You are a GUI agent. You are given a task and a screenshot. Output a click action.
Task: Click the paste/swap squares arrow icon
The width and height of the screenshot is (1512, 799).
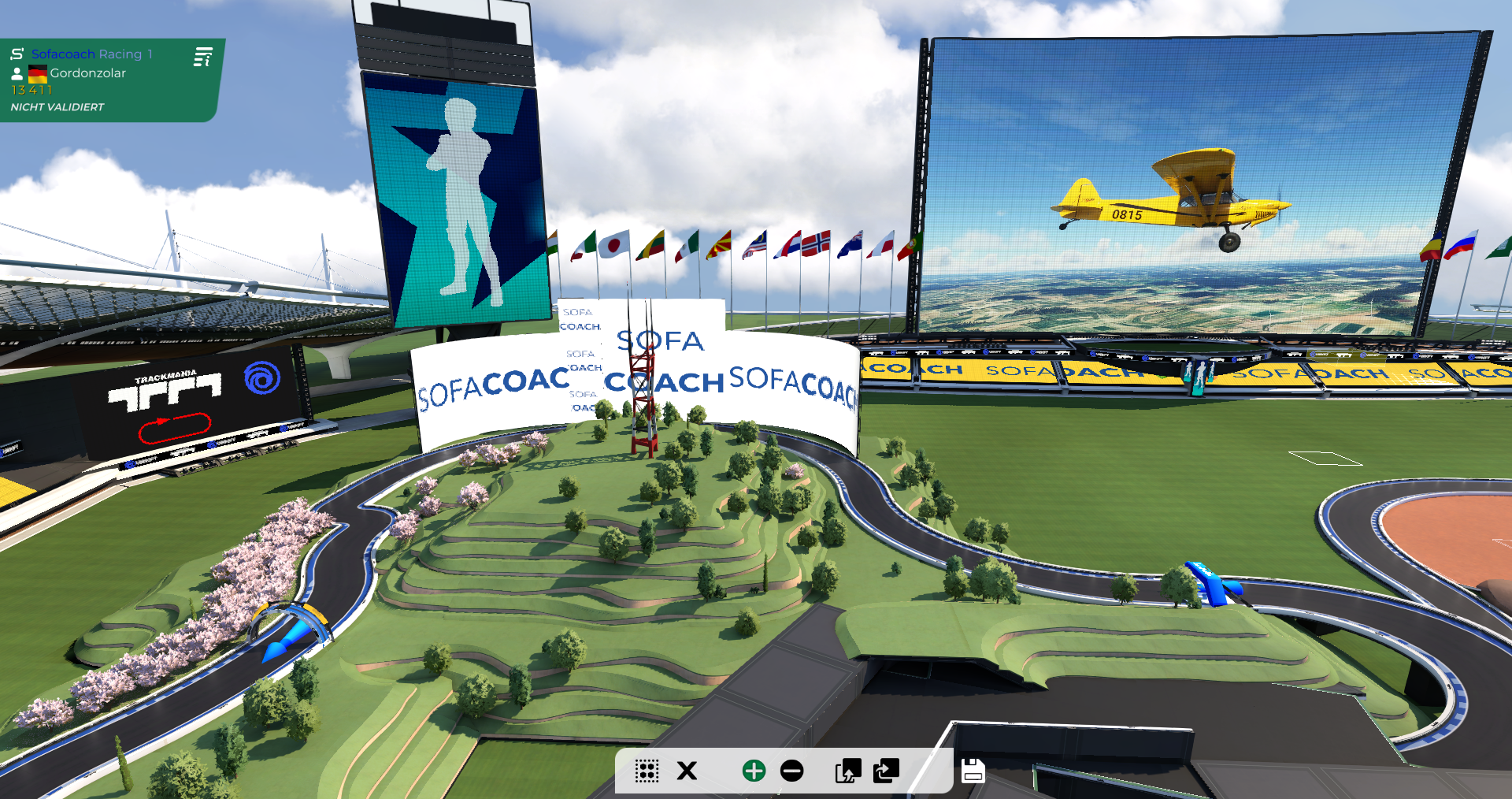pos(886,771)
